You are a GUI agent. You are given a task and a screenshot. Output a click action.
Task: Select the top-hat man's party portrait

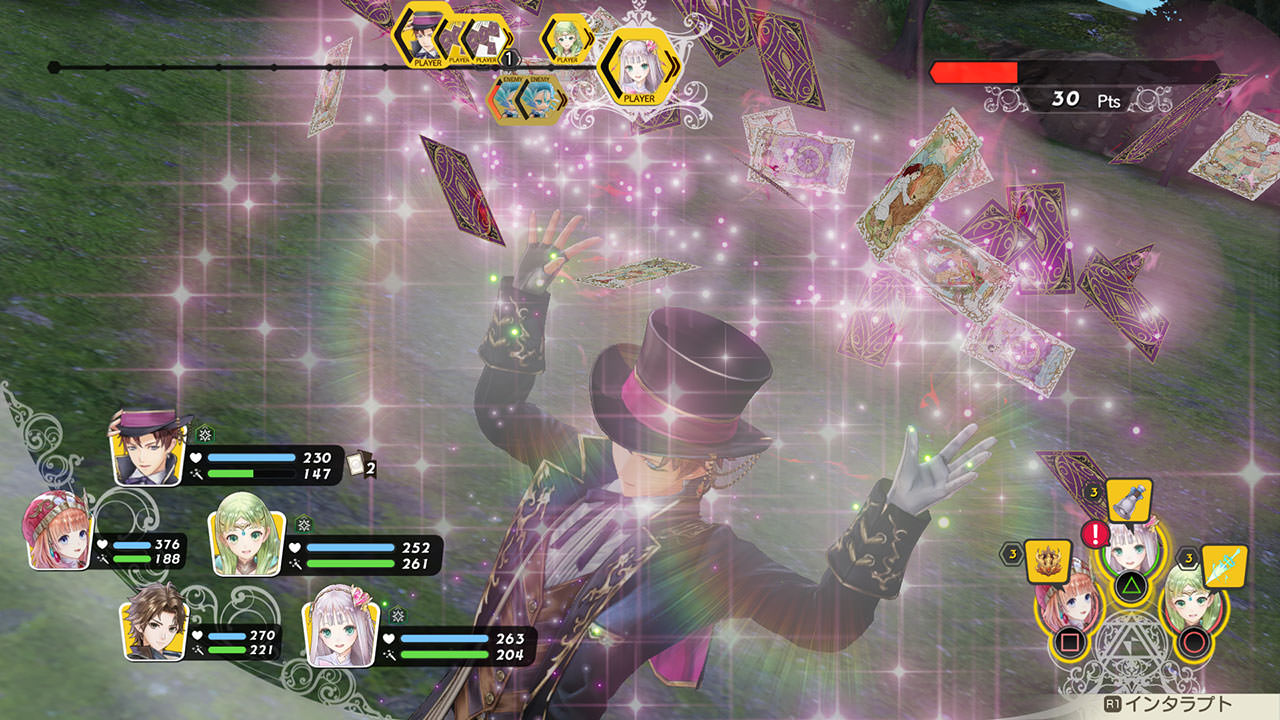[150, 447]
